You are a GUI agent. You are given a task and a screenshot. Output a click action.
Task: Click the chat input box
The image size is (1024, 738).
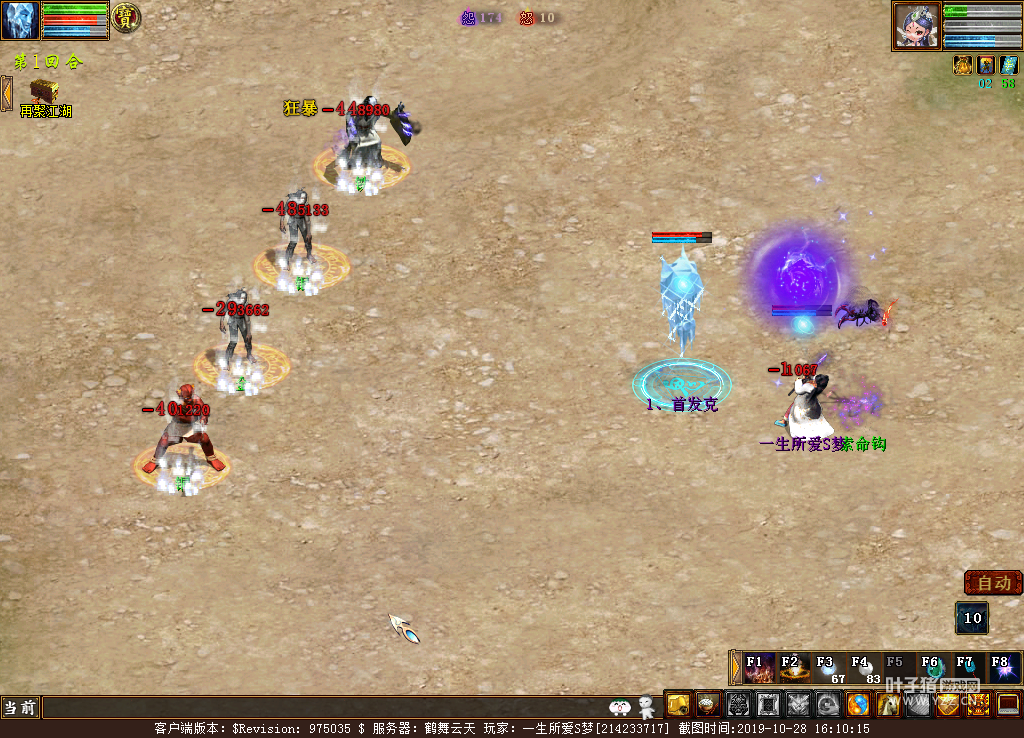point(320,708)
